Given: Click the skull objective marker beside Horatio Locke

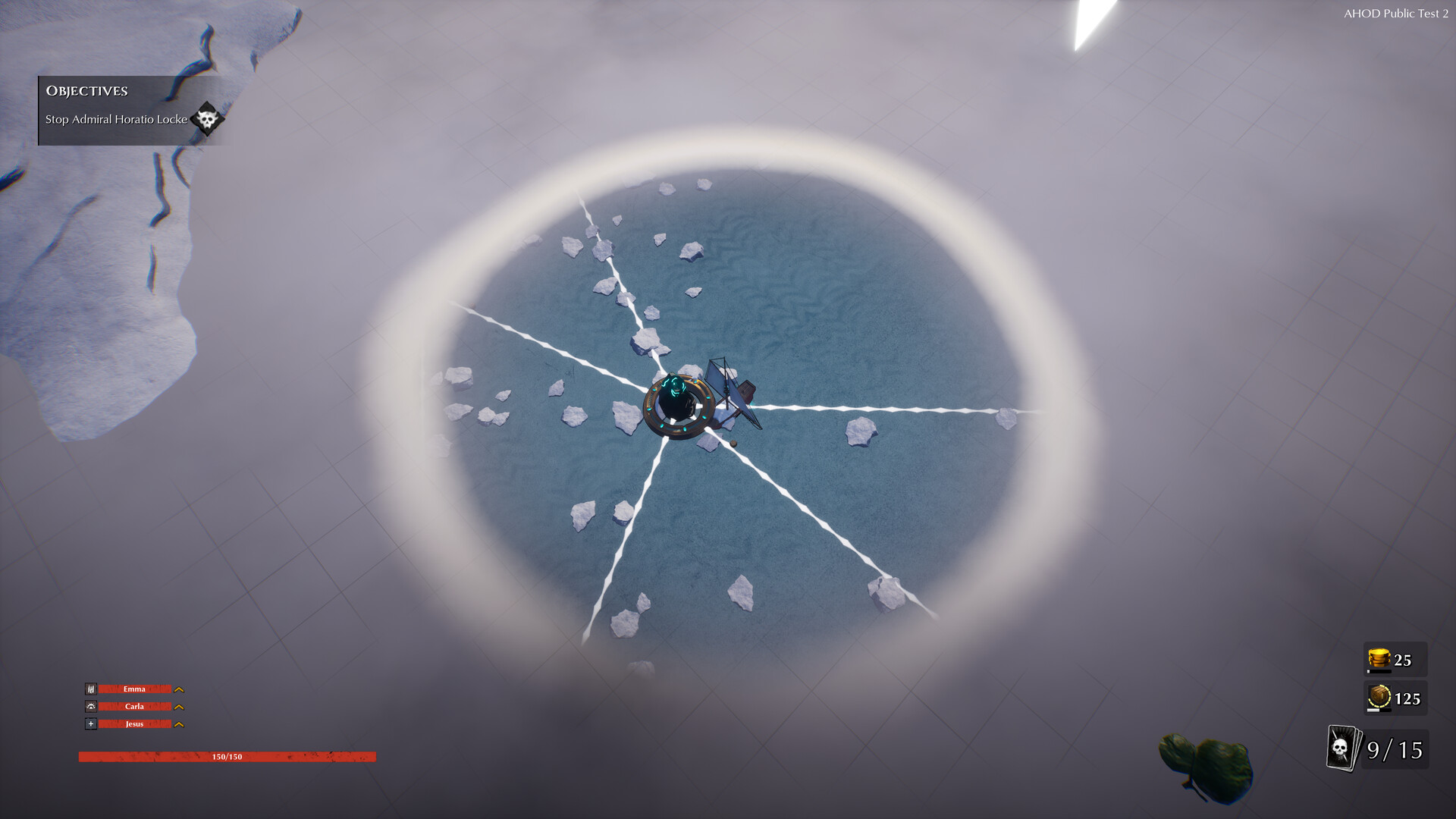Looking at the screenshot, I should point(206,118).
